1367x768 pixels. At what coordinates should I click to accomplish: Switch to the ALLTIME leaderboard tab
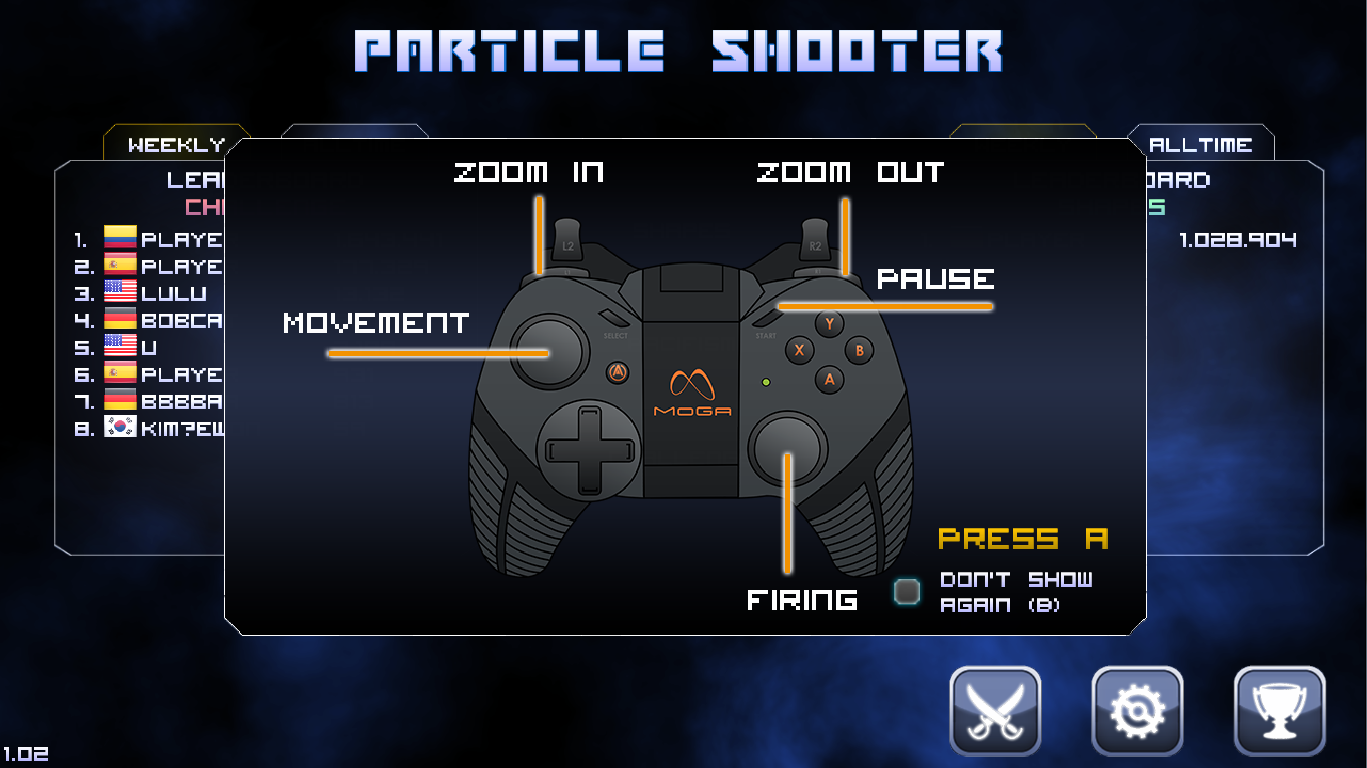[x=1201, y=143]
